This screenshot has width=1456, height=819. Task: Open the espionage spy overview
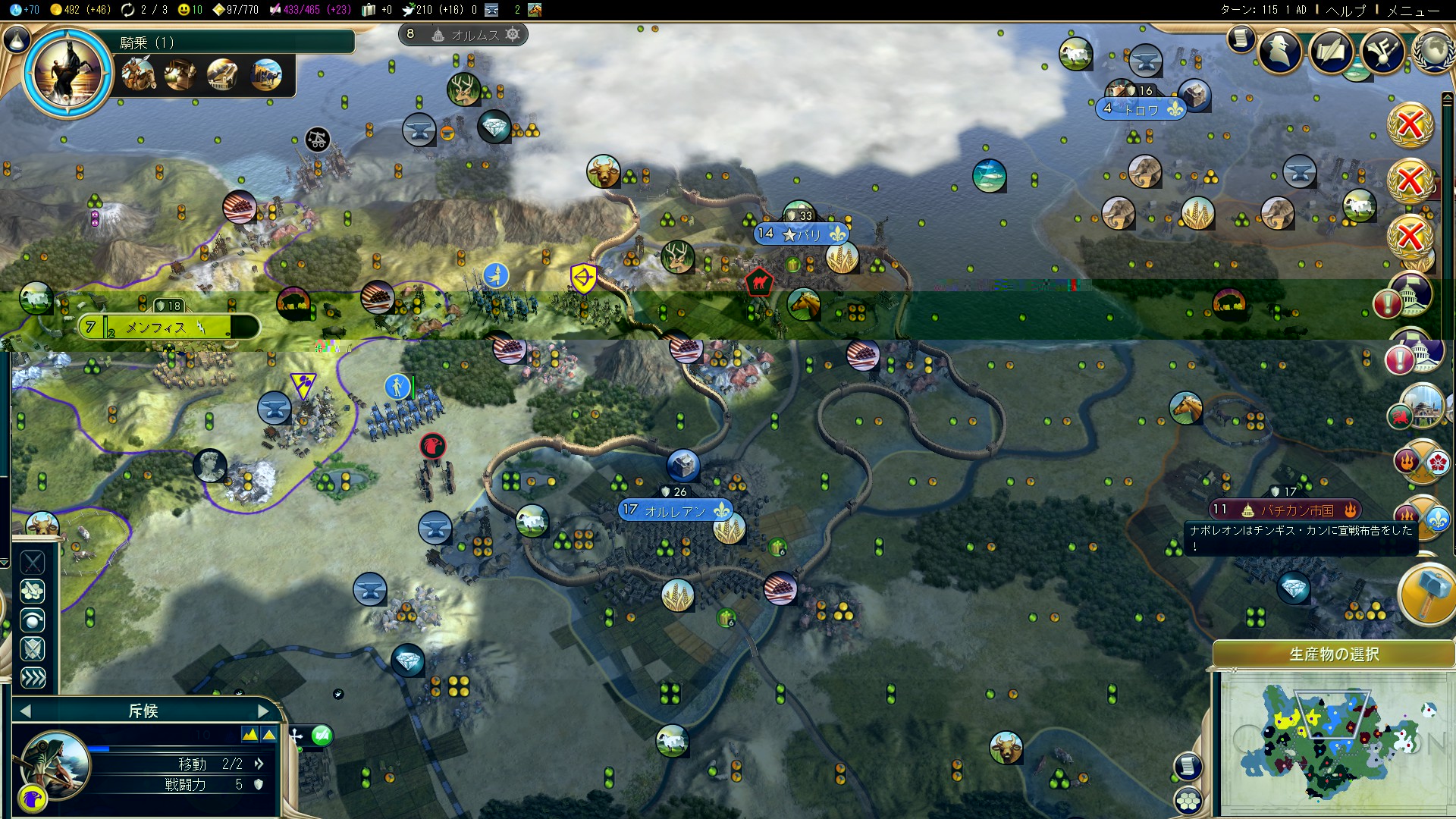coord(1280,52)
